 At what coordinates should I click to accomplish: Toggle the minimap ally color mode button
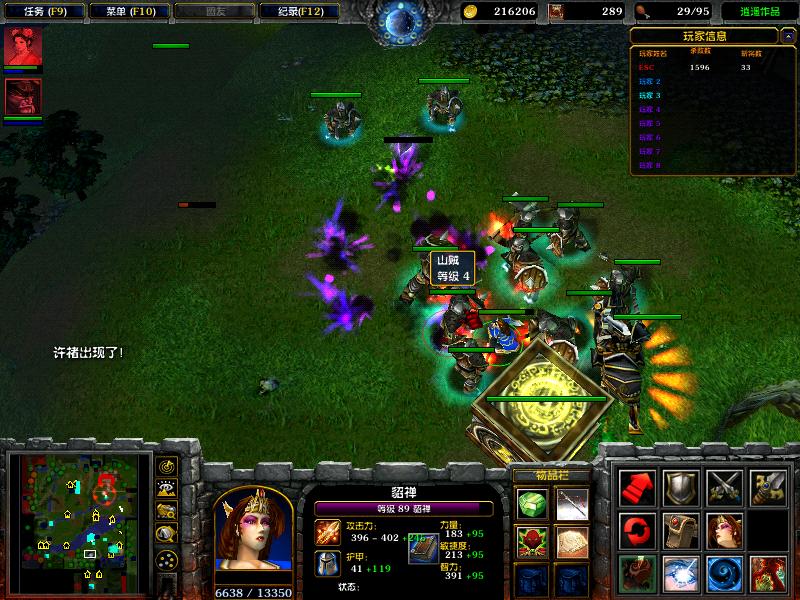(166, 512)
